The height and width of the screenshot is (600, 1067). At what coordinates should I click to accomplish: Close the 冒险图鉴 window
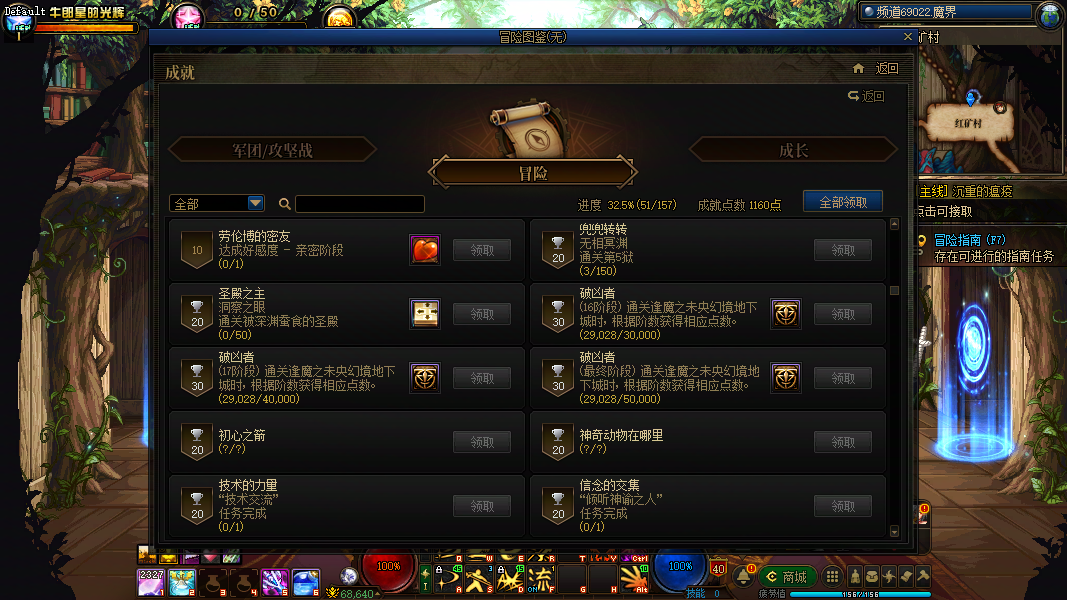(x=907, y=36)
